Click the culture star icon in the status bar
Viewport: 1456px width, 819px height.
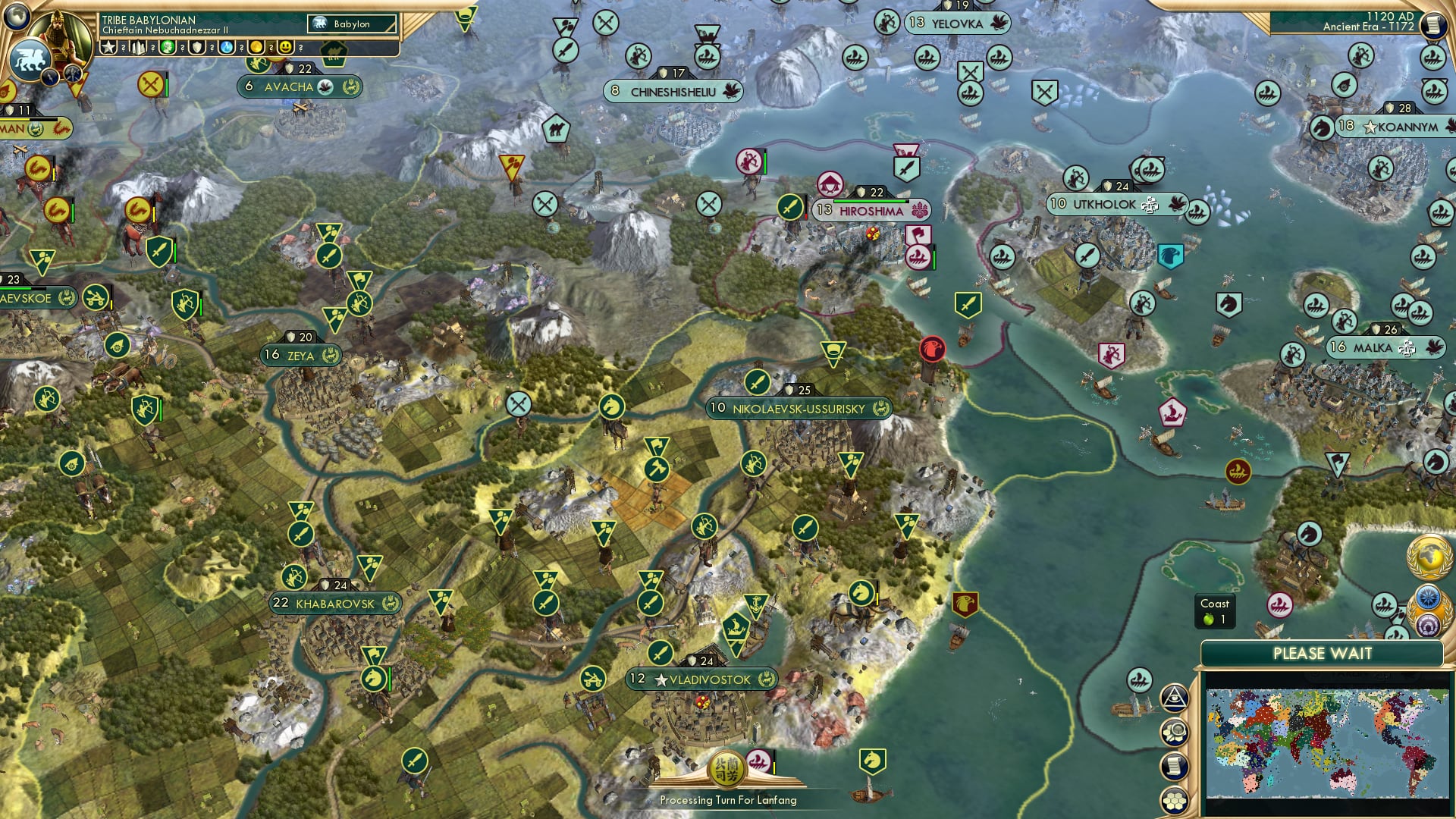click(x=108, y=49)
